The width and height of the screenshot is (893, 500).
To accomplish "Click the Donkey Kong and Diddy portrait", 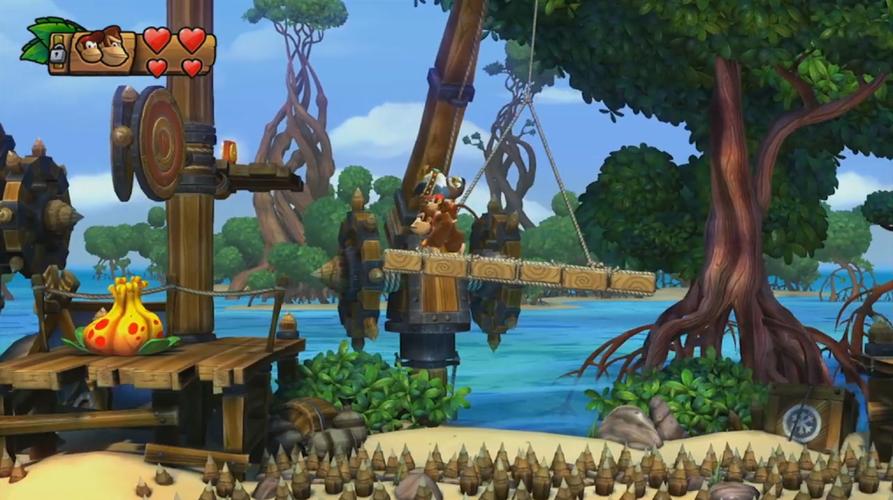I will (x=103, y=49).
